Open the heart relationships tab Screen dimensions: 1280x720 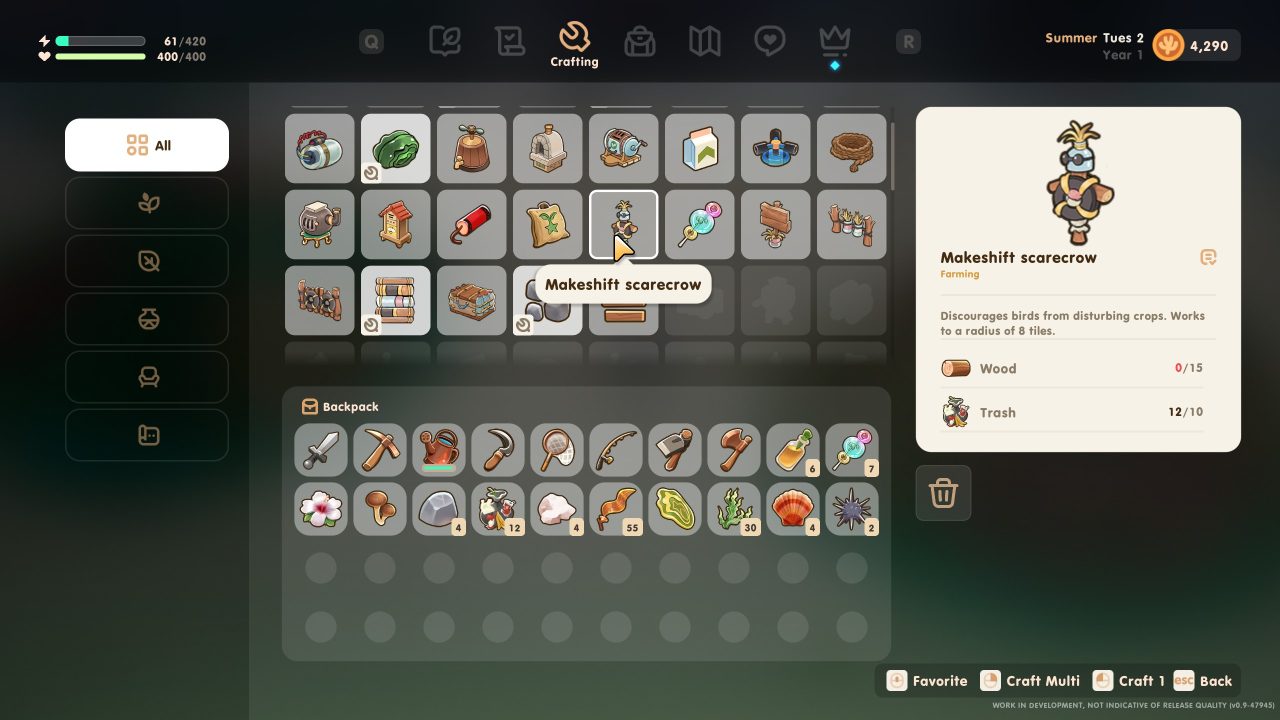(769, 41)
